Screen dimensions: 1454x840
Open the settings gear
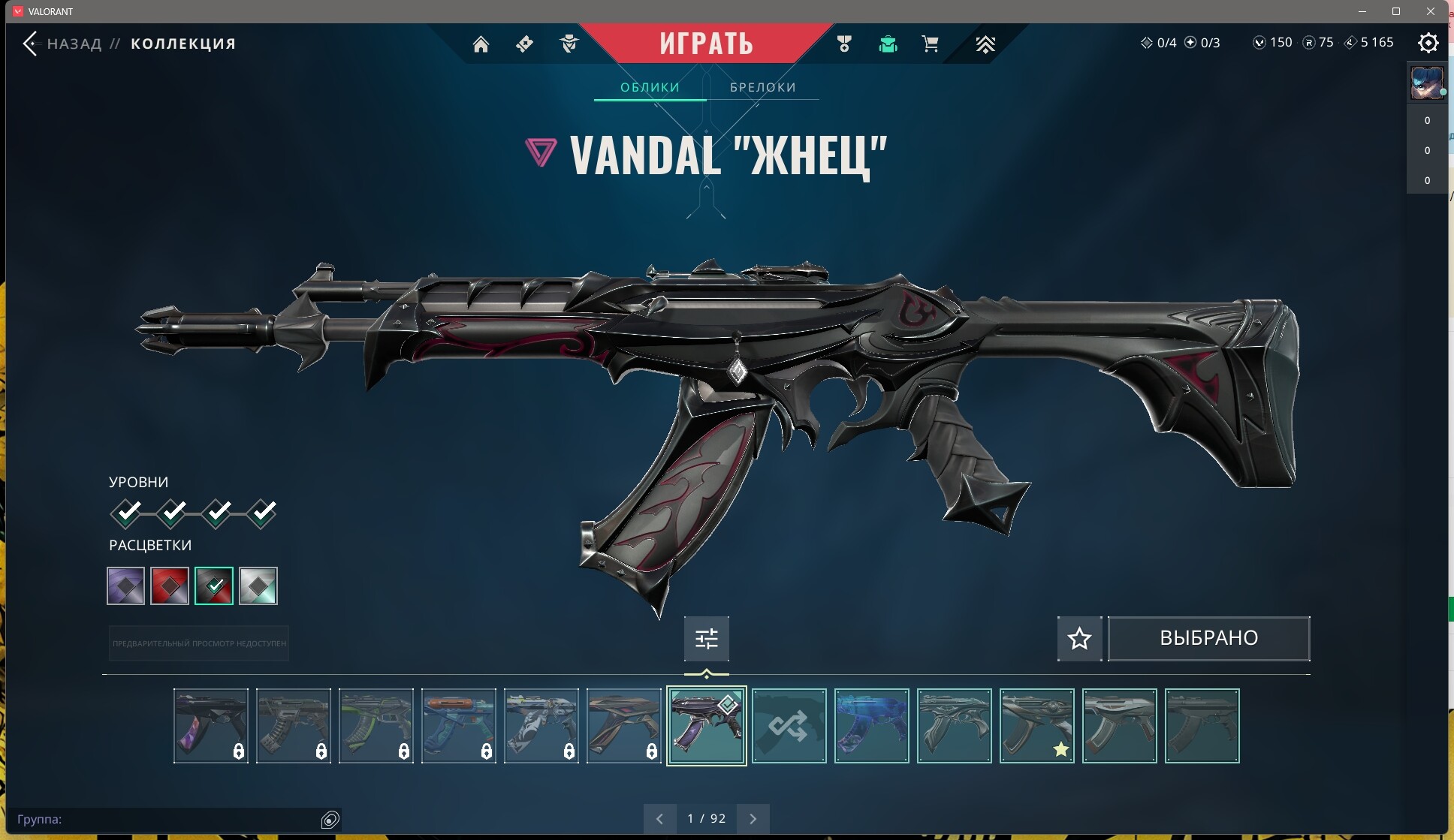1428,43
